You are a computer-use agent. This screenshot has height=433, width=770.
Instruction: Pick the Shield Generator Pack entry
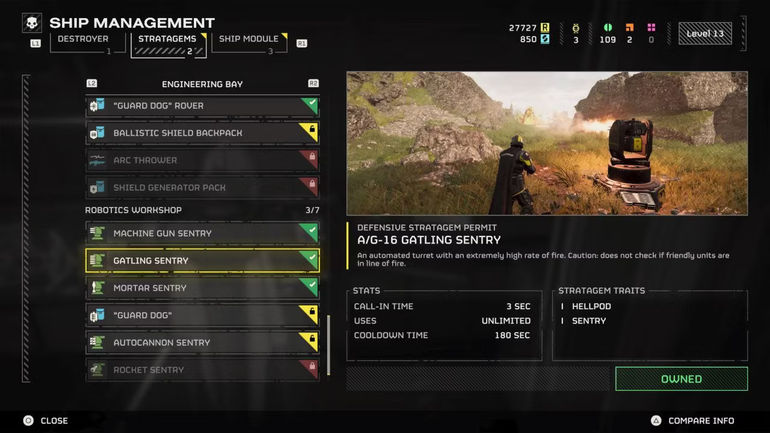pyautogui.click(x=202, y=187)
